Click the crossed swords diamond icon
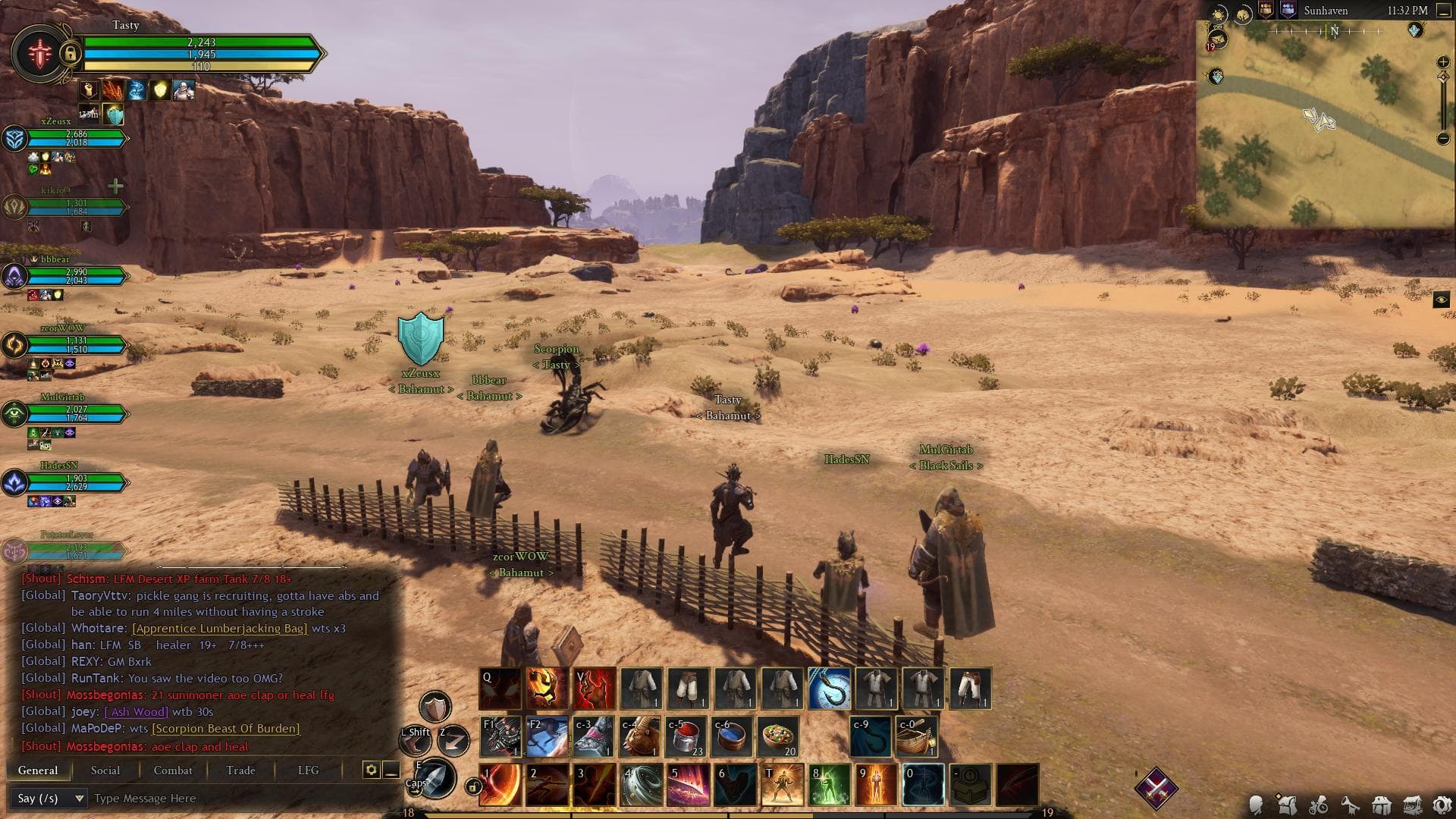The image size is (1456, 819). click(1156, 788)
